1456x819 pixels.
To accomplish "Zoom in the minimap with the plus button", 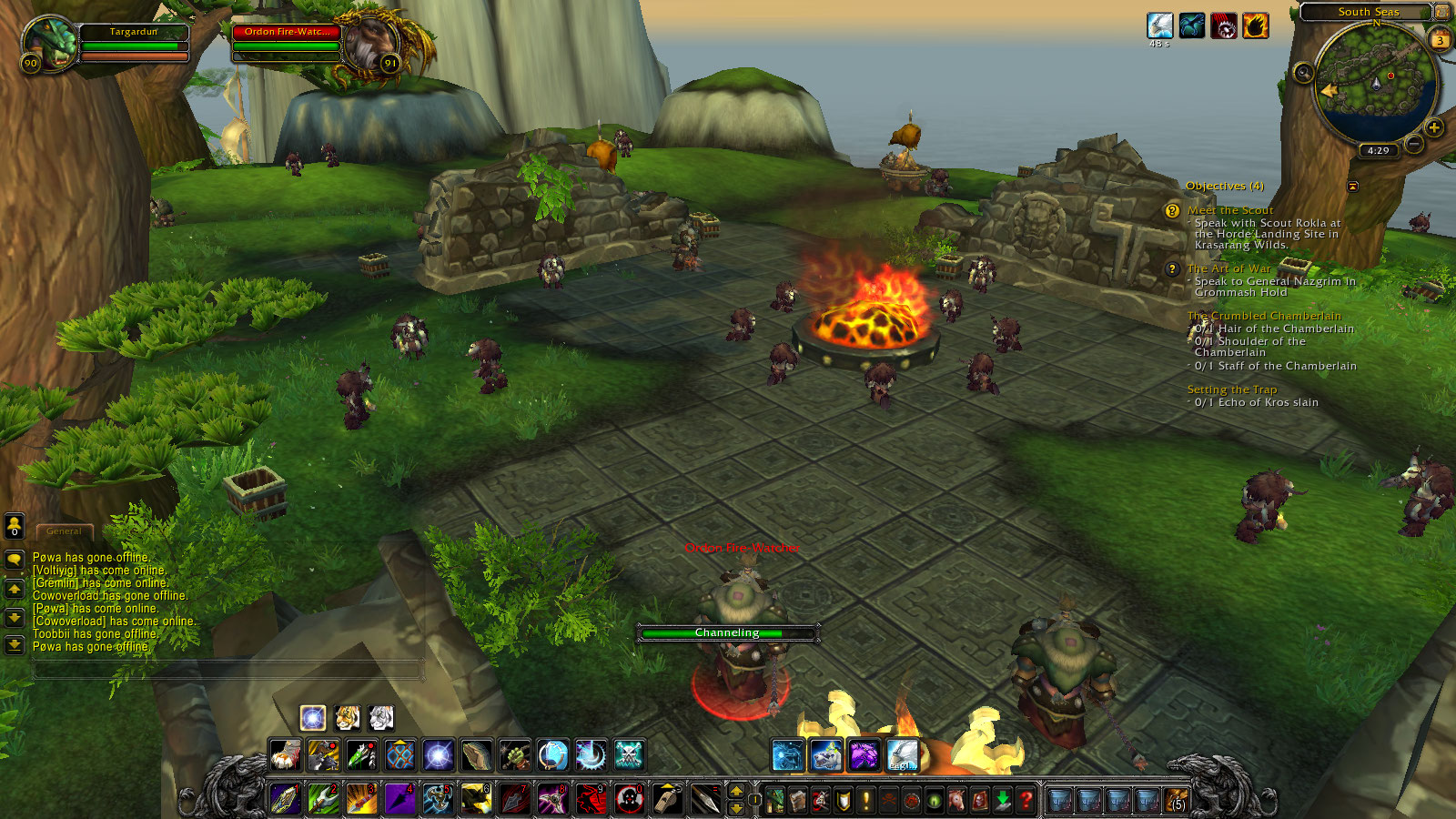I will tap(1434, 127).
